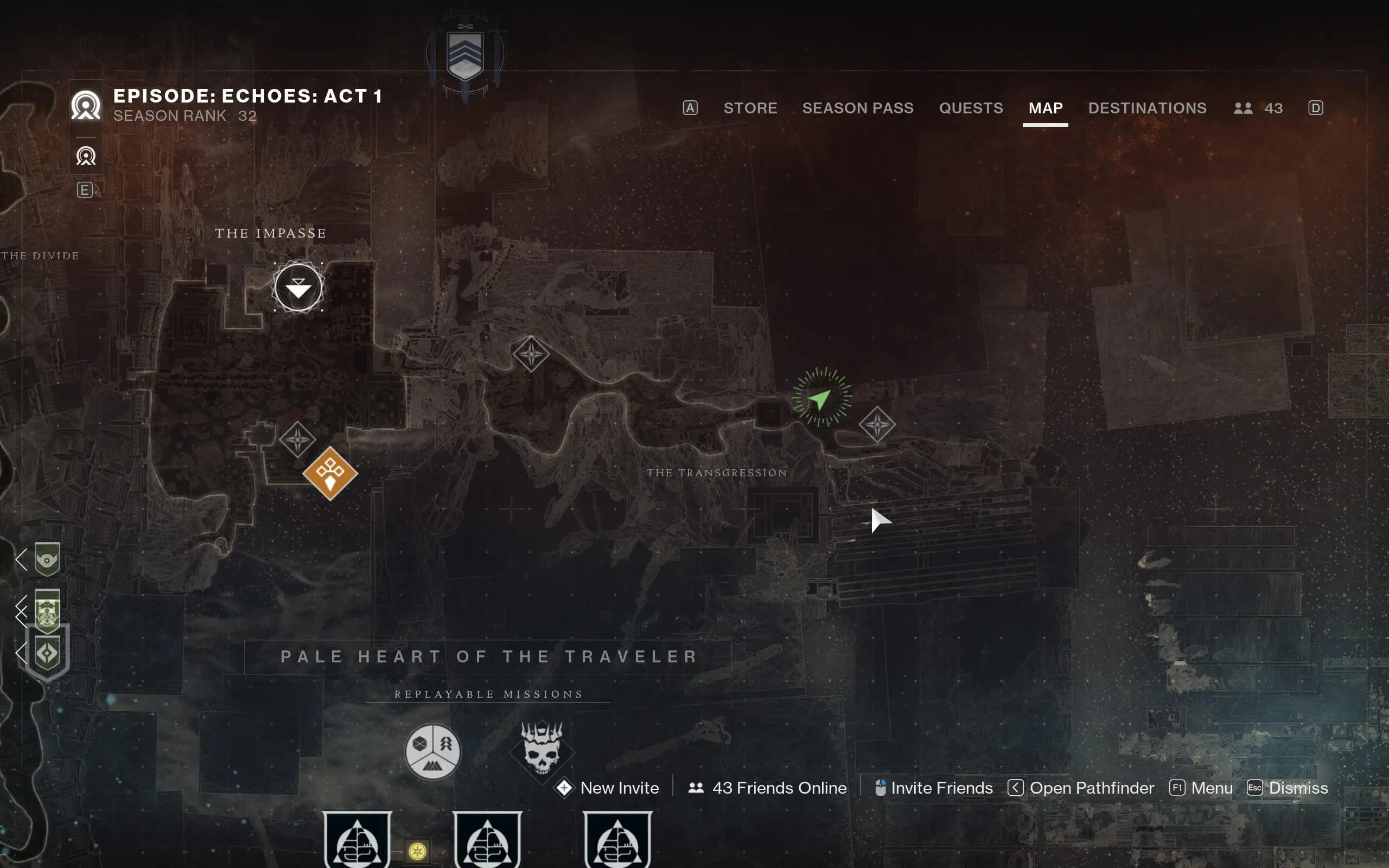Select the Vanguard ops replayable mission icon
This screenshot has height=868, width=1389.
[x=434, y=752]
